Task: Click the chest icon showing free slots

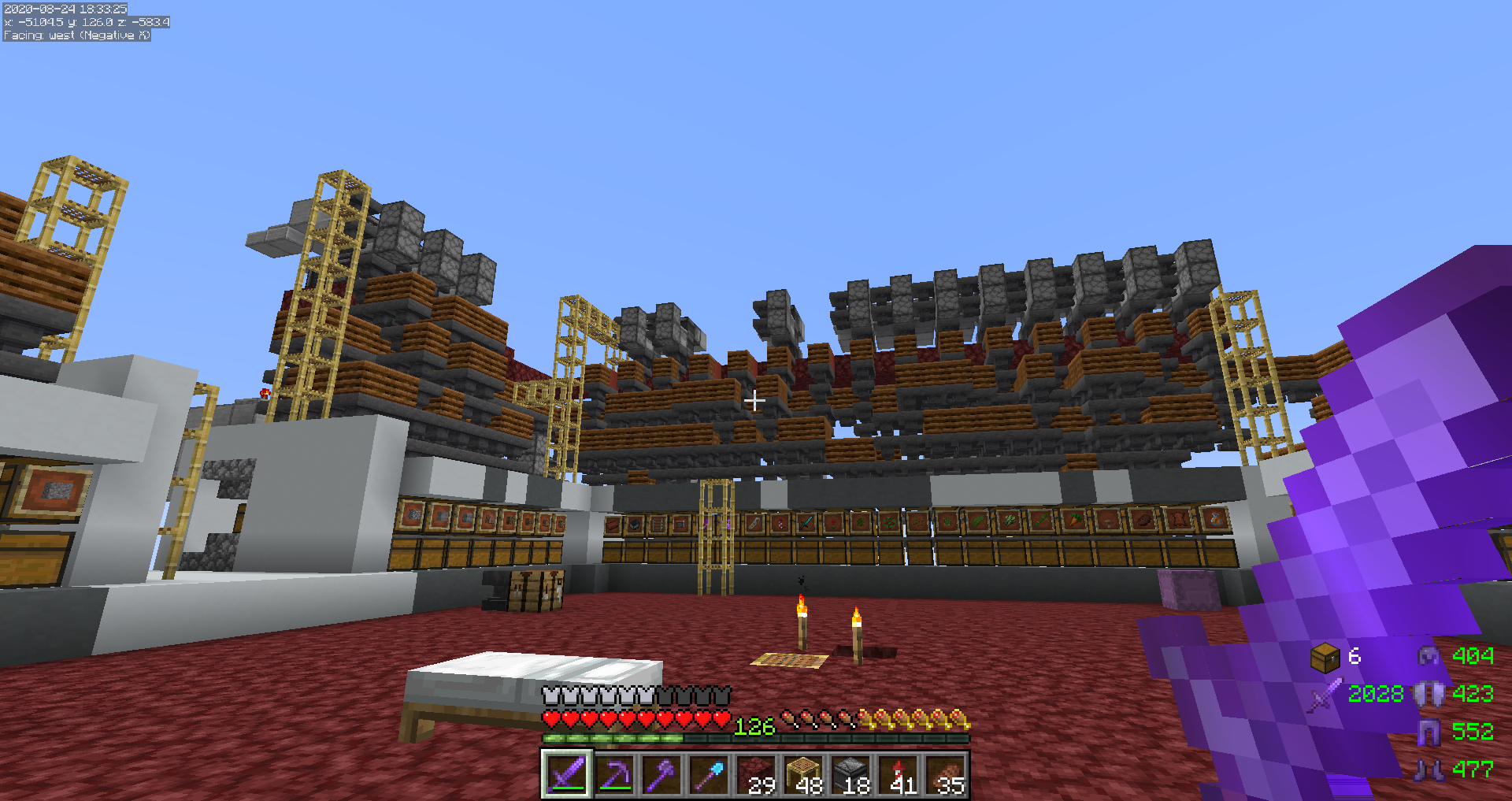Action: (x=1325, y=657)
